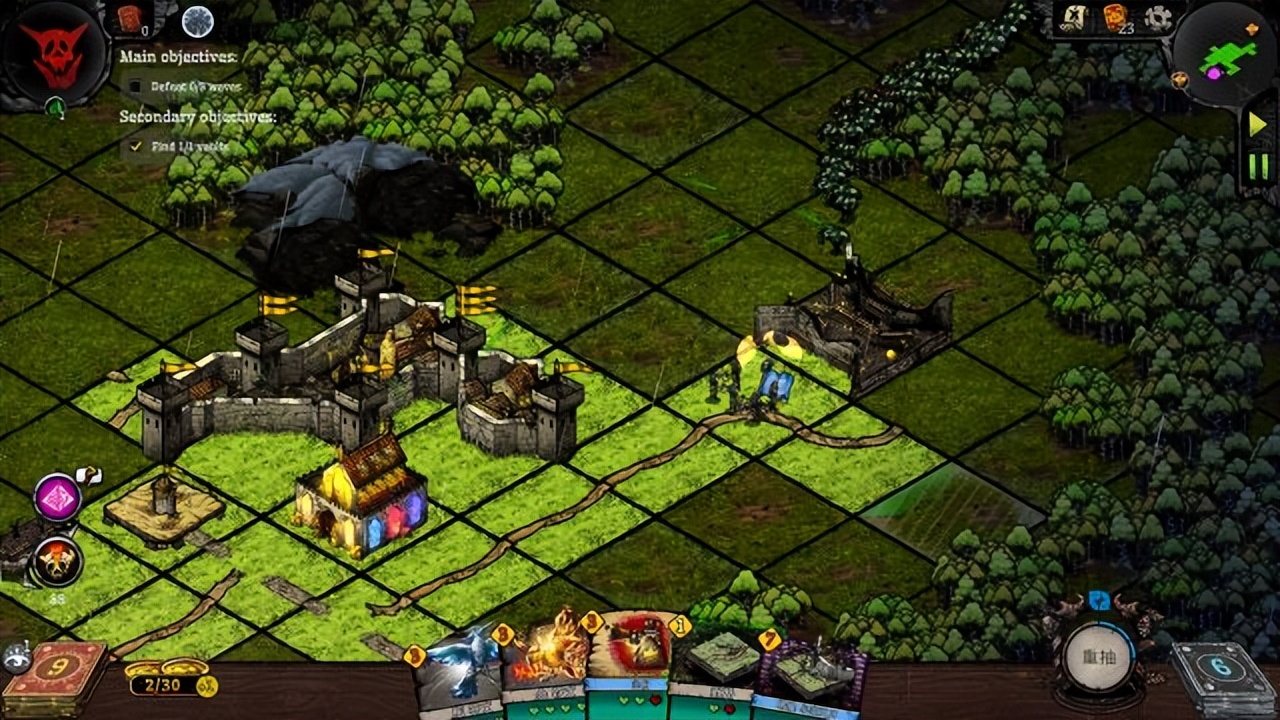Open the scroll icon in the top-right bar

1072,18
